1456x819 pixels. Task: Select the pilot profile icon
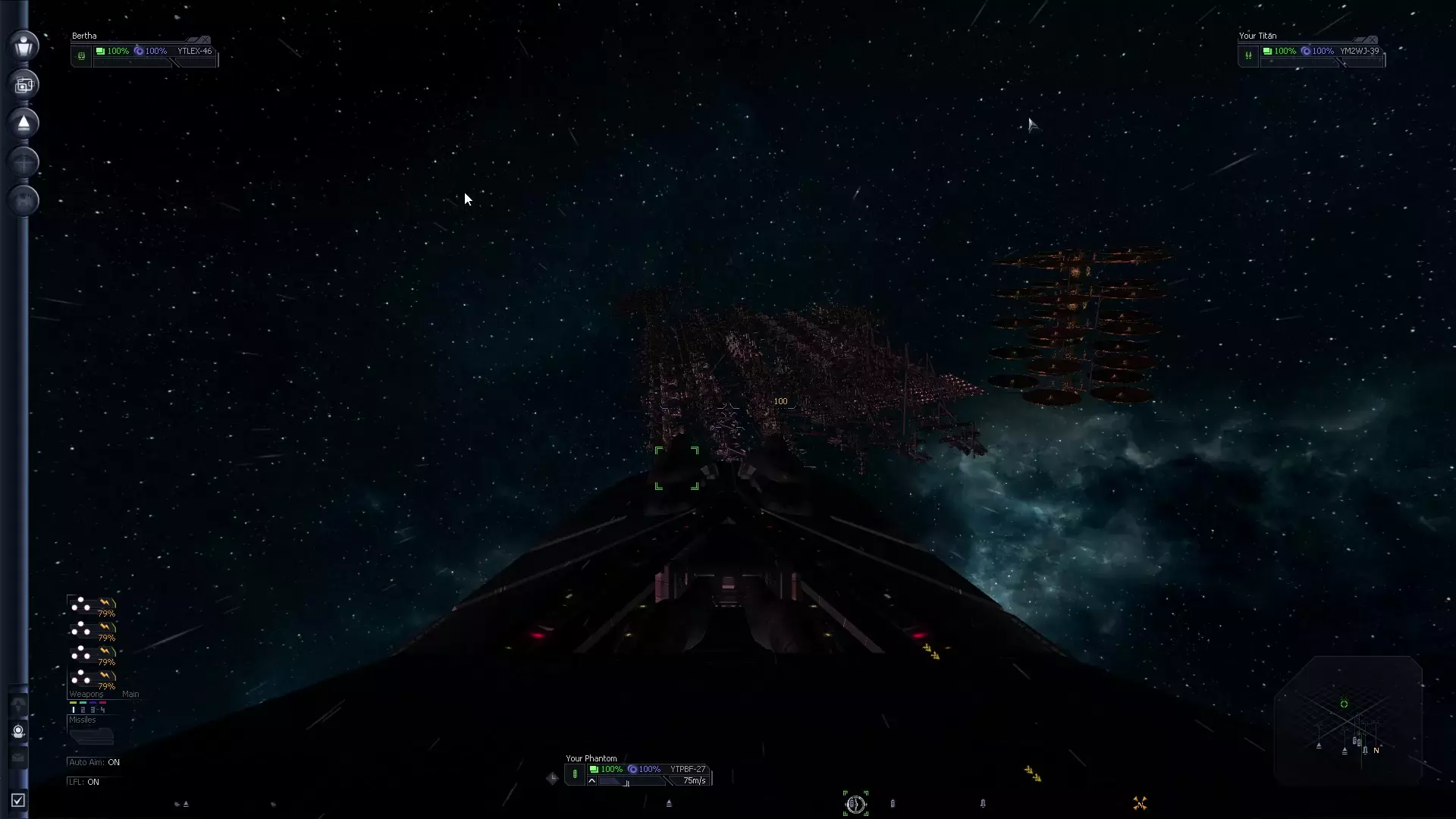pyautogui.click(x=24, y=45)
